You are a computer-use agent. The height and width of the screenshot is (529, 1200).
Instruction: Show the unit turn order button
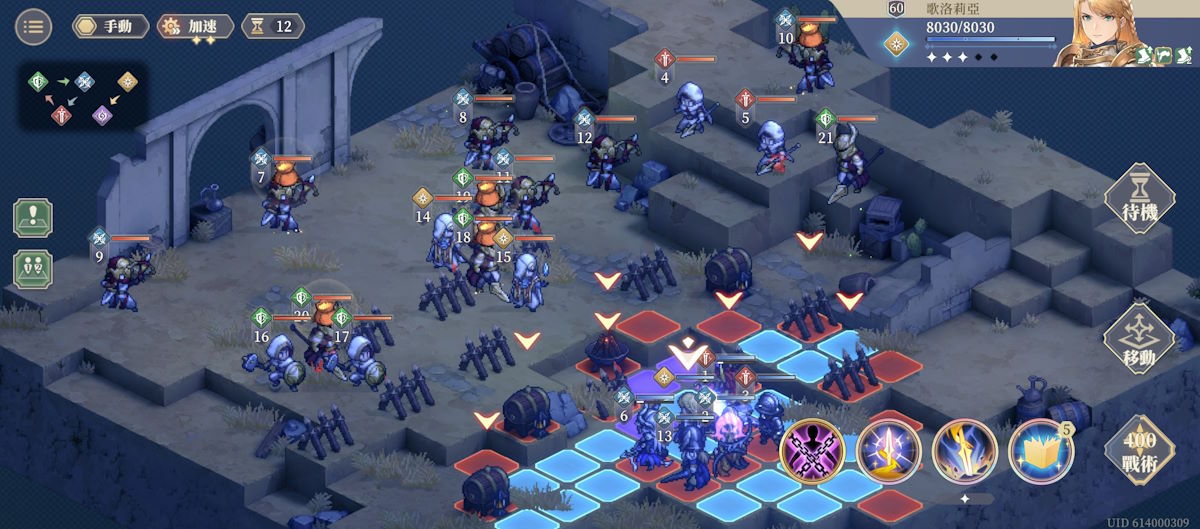[x=33, y=269]
